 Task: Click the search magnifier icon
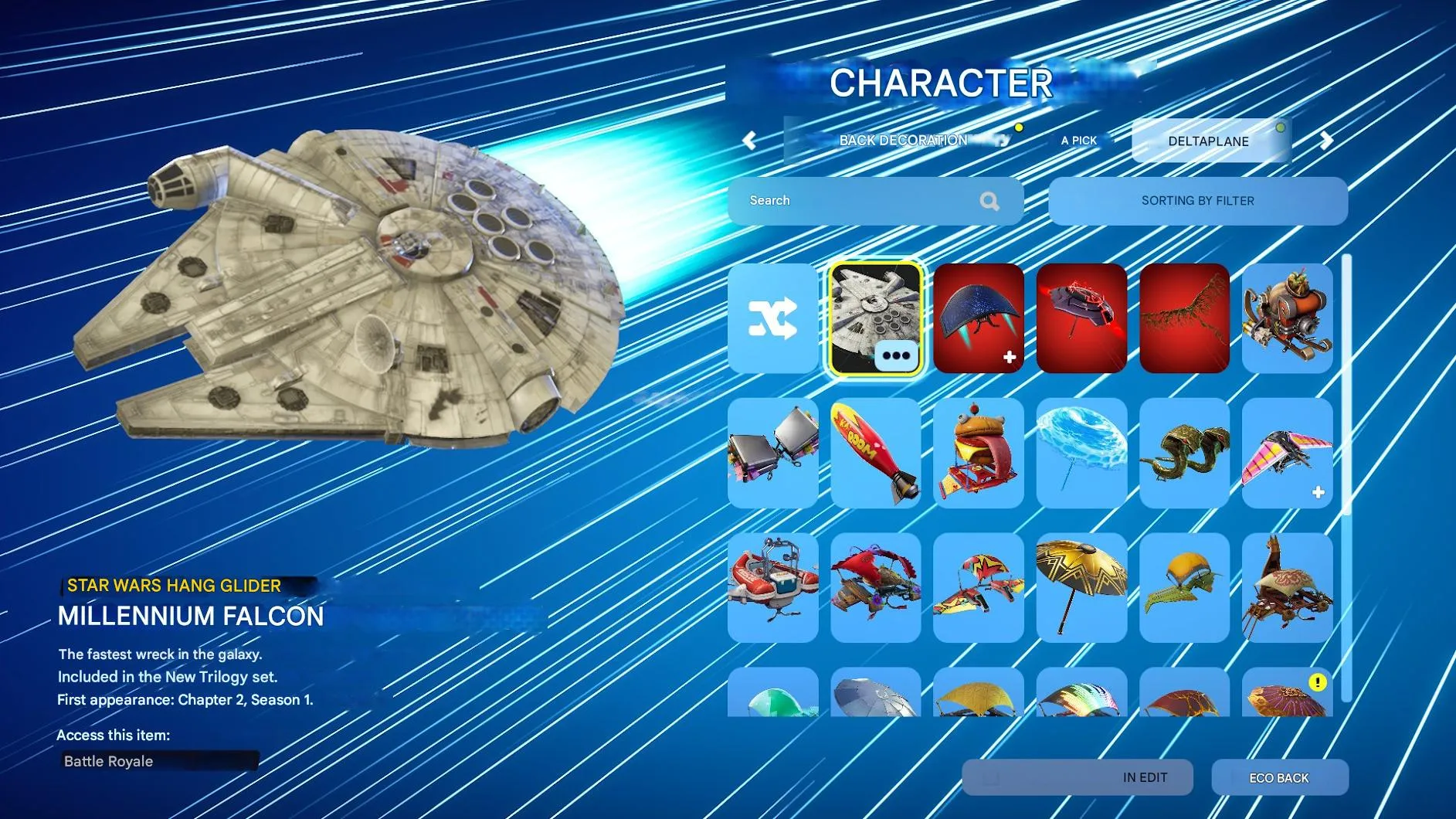tap(989, 200)
